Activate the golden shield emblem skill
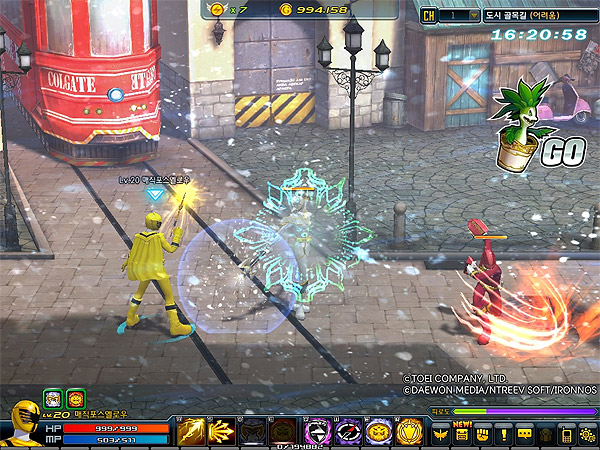 click(x=410, y=432)
